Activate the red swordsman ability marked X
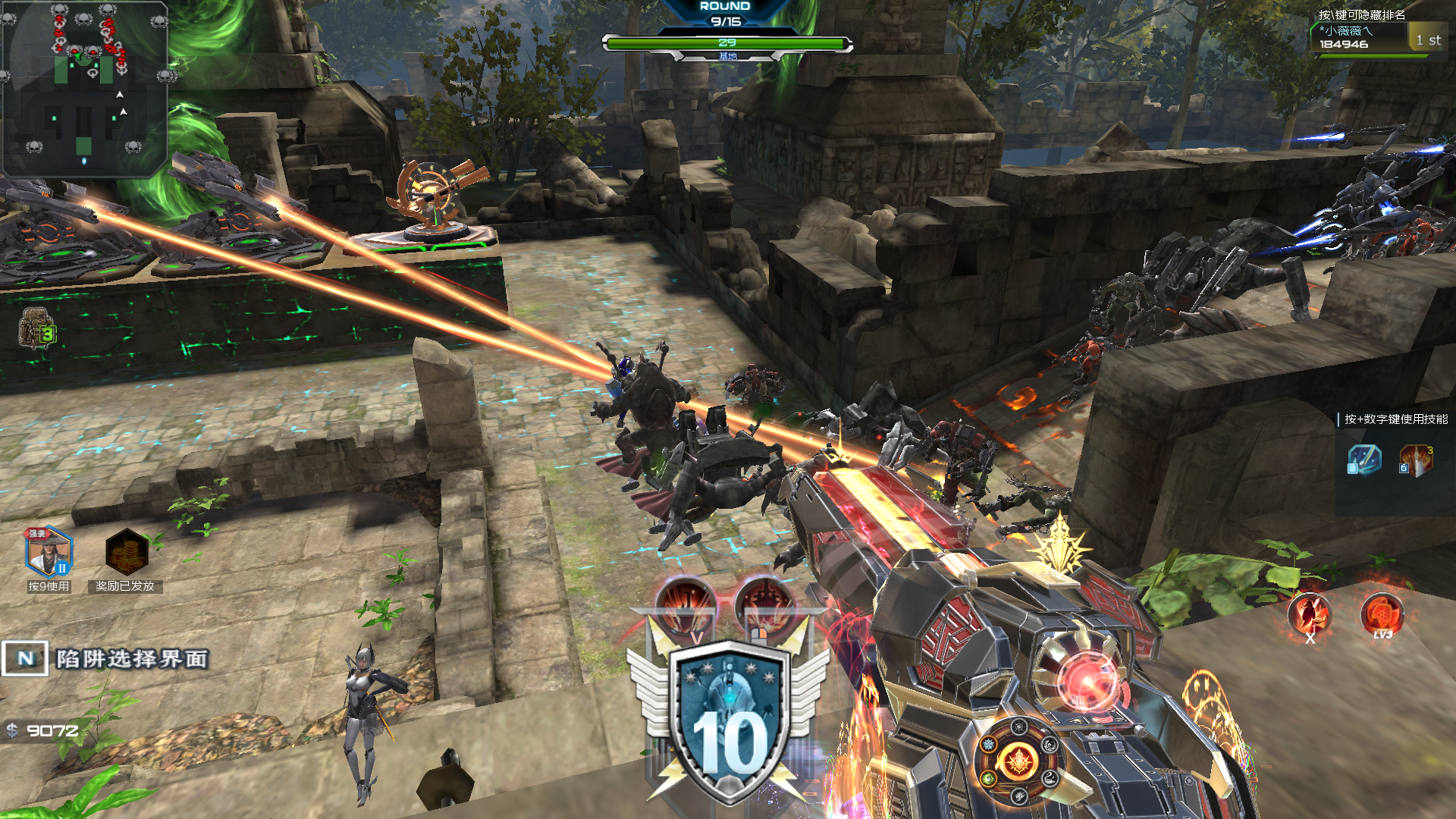The width and height of the screenshot is (1456, 819). 1310,614
